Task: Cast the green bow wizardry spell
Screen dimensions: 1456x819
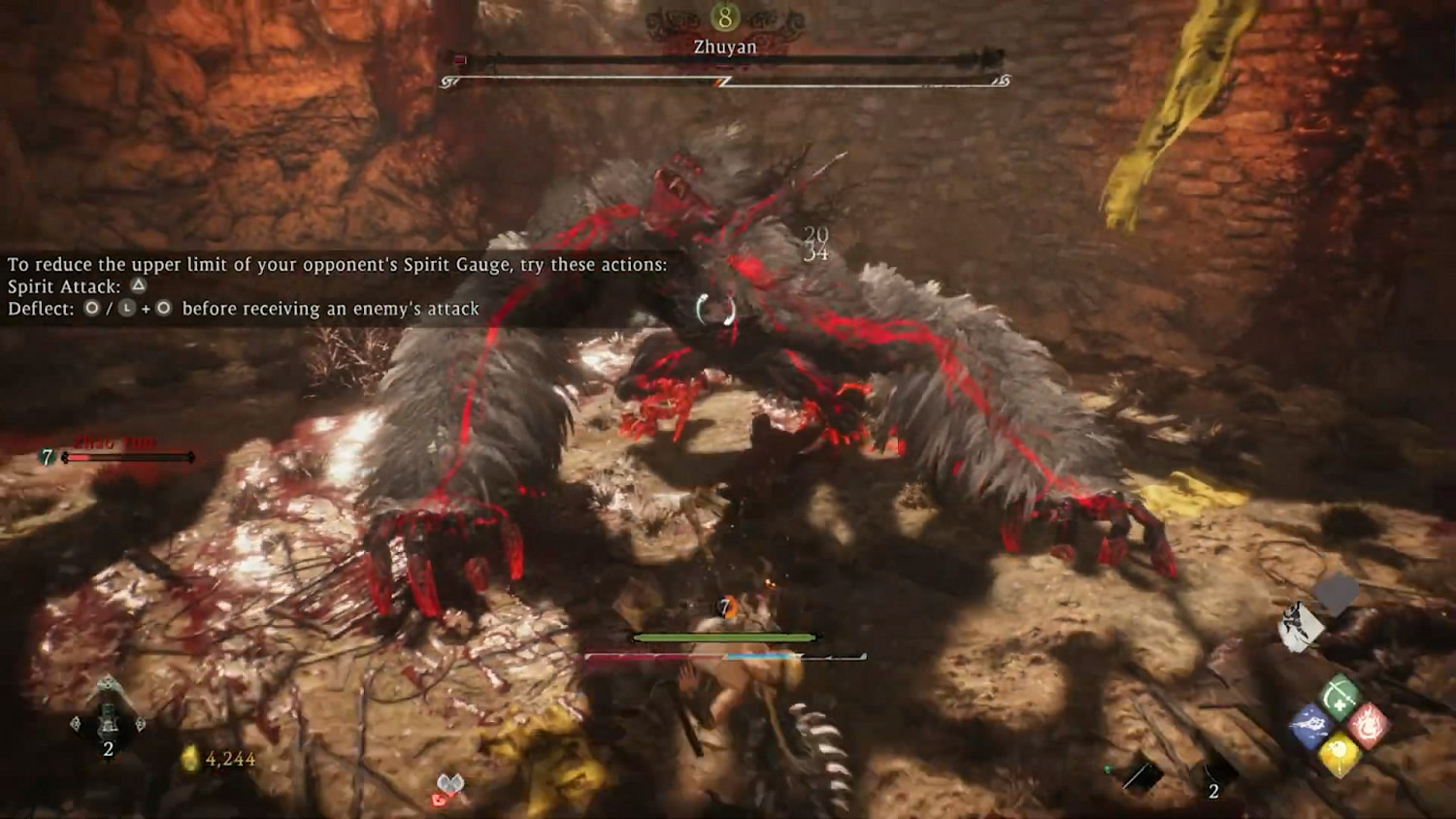Action: 1340,697
